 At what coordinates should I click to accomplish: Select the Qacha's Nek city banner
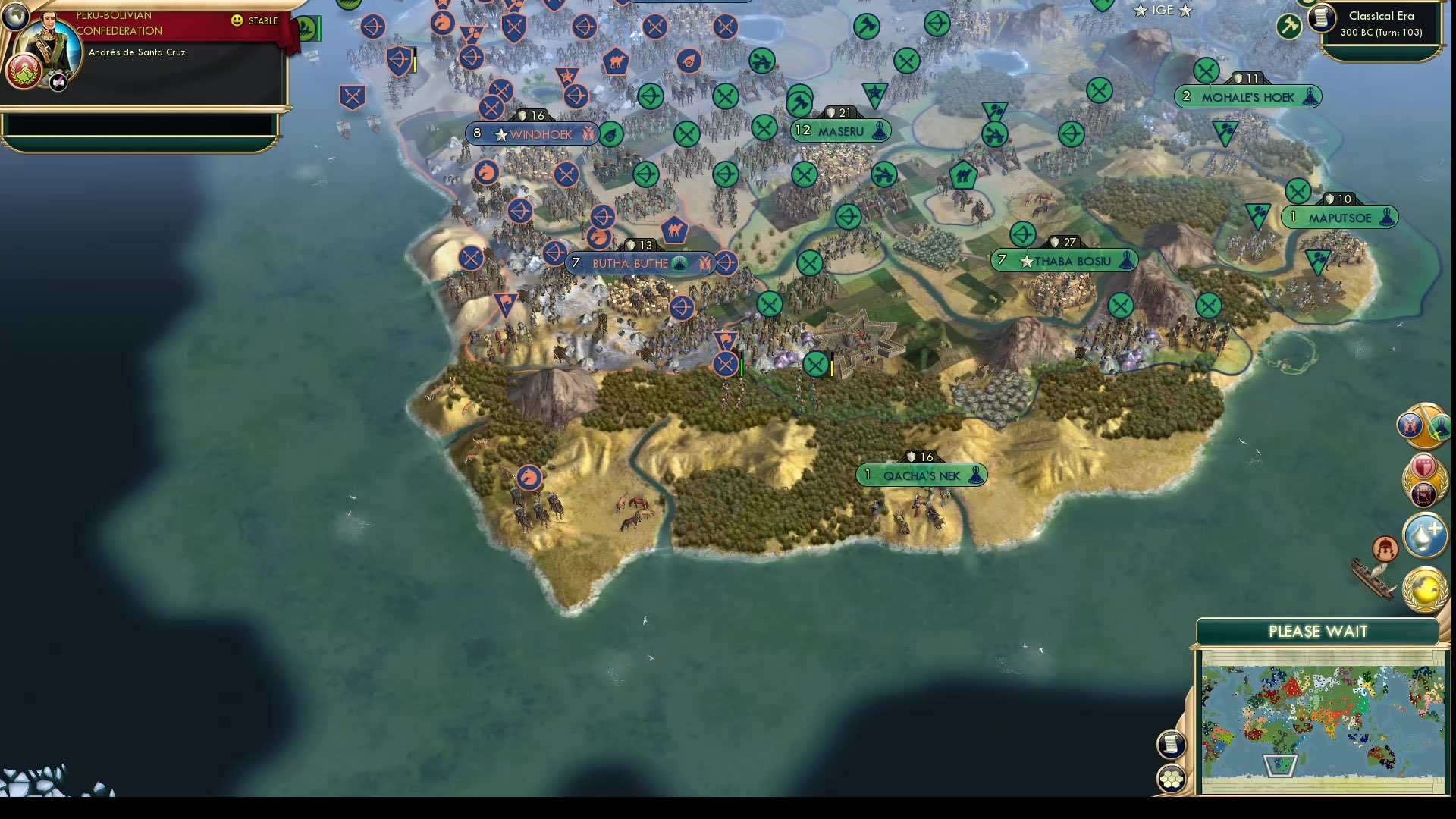coord(920,475)
